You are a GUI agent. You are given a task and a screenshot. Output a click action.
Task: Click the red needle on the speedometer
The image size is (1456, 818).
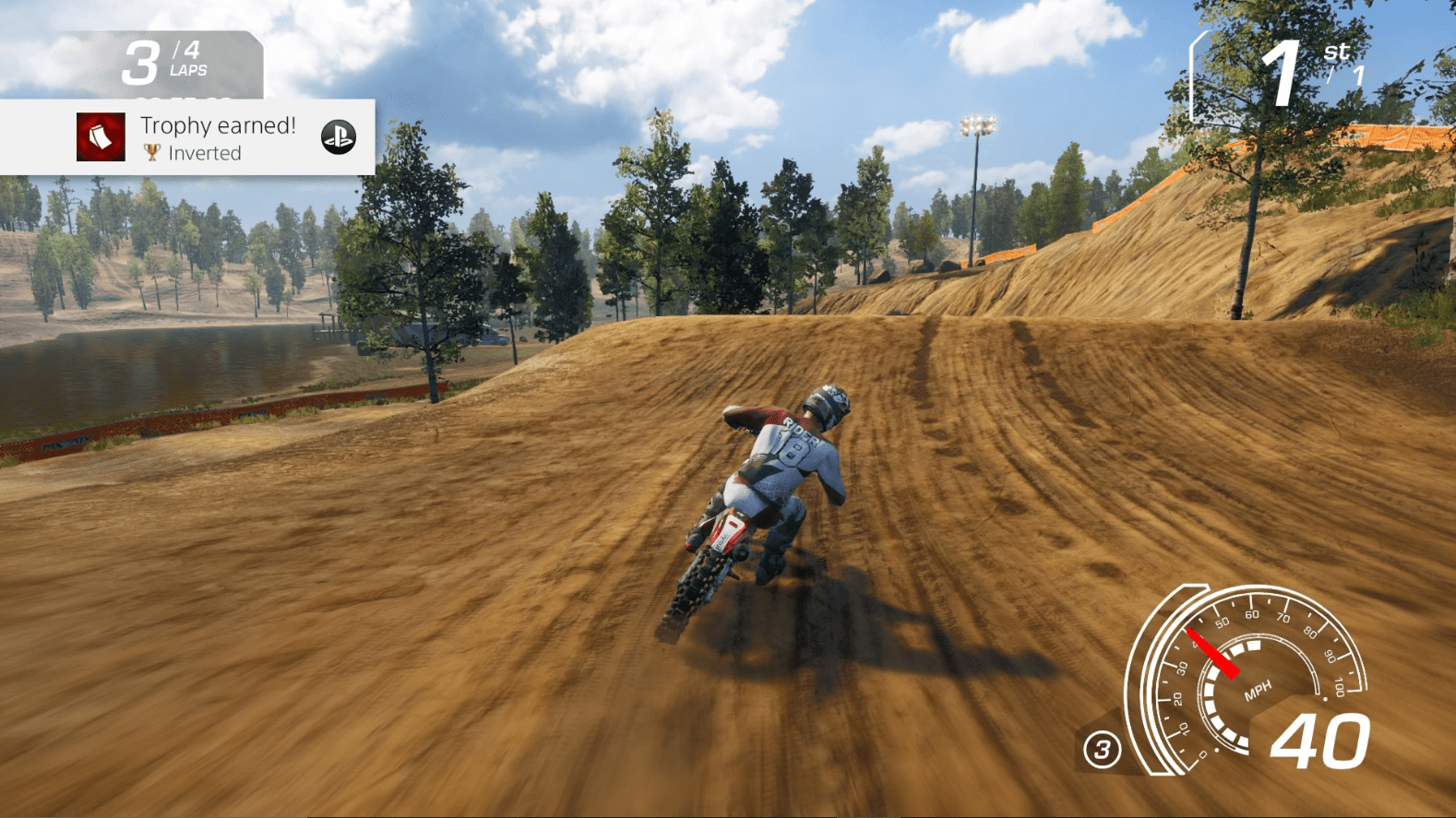[x=1213, y=653]
